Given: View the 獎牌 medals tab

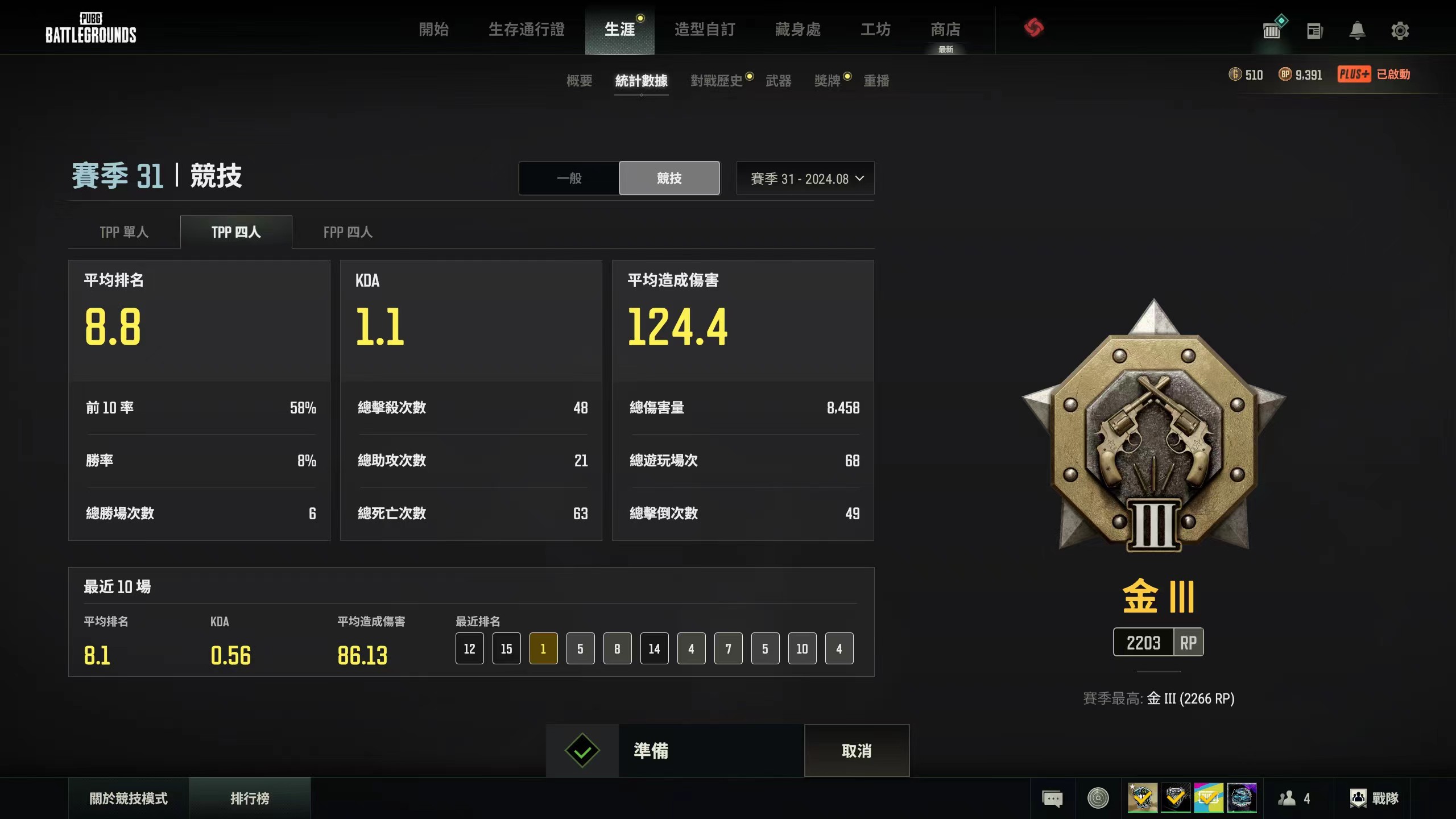Looking at the screenshot, I should click(827, 81).
